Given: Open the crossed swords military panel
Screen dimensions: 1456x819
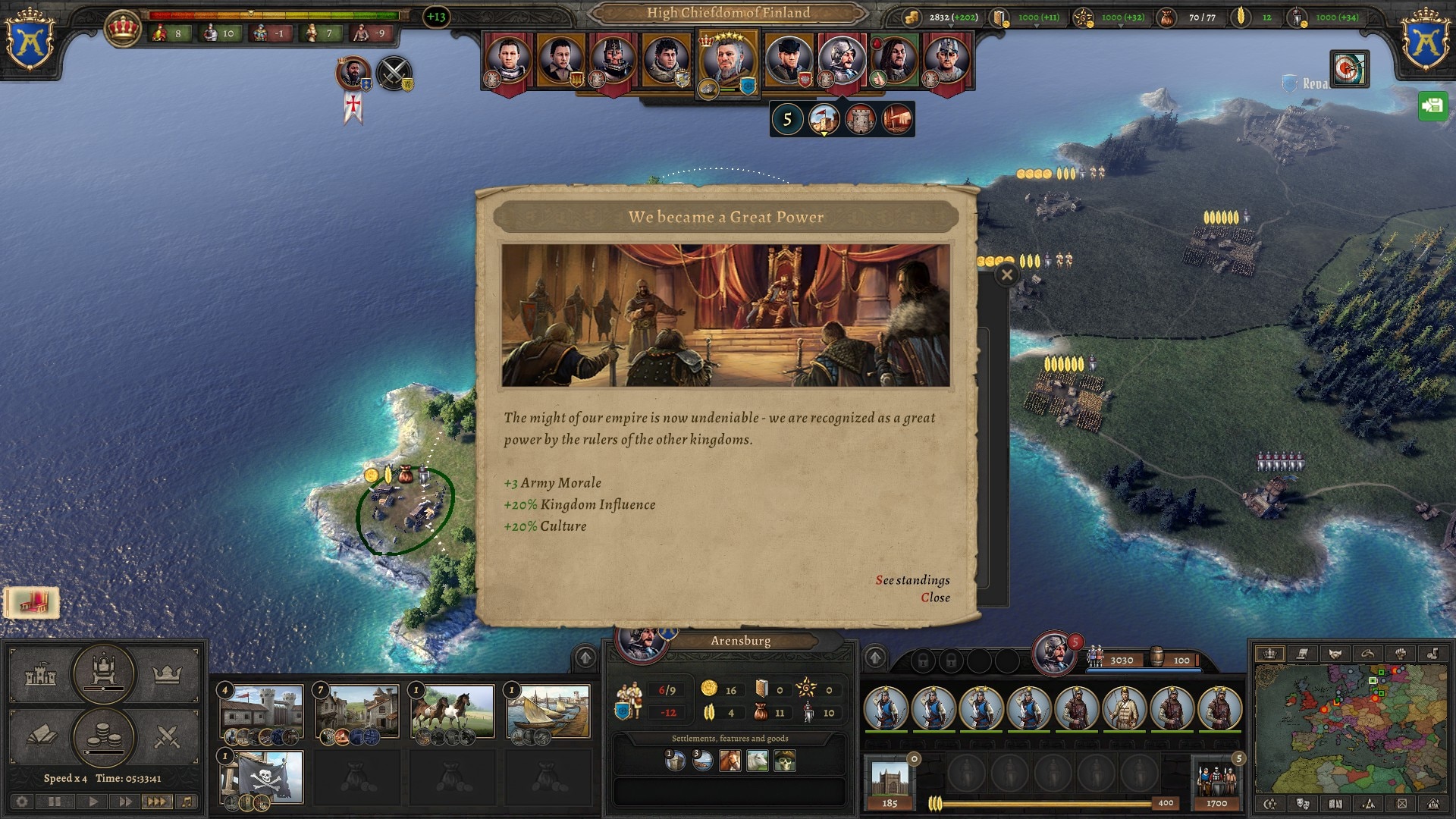Looking at the screenshot, I should click(x=167, y=736).
